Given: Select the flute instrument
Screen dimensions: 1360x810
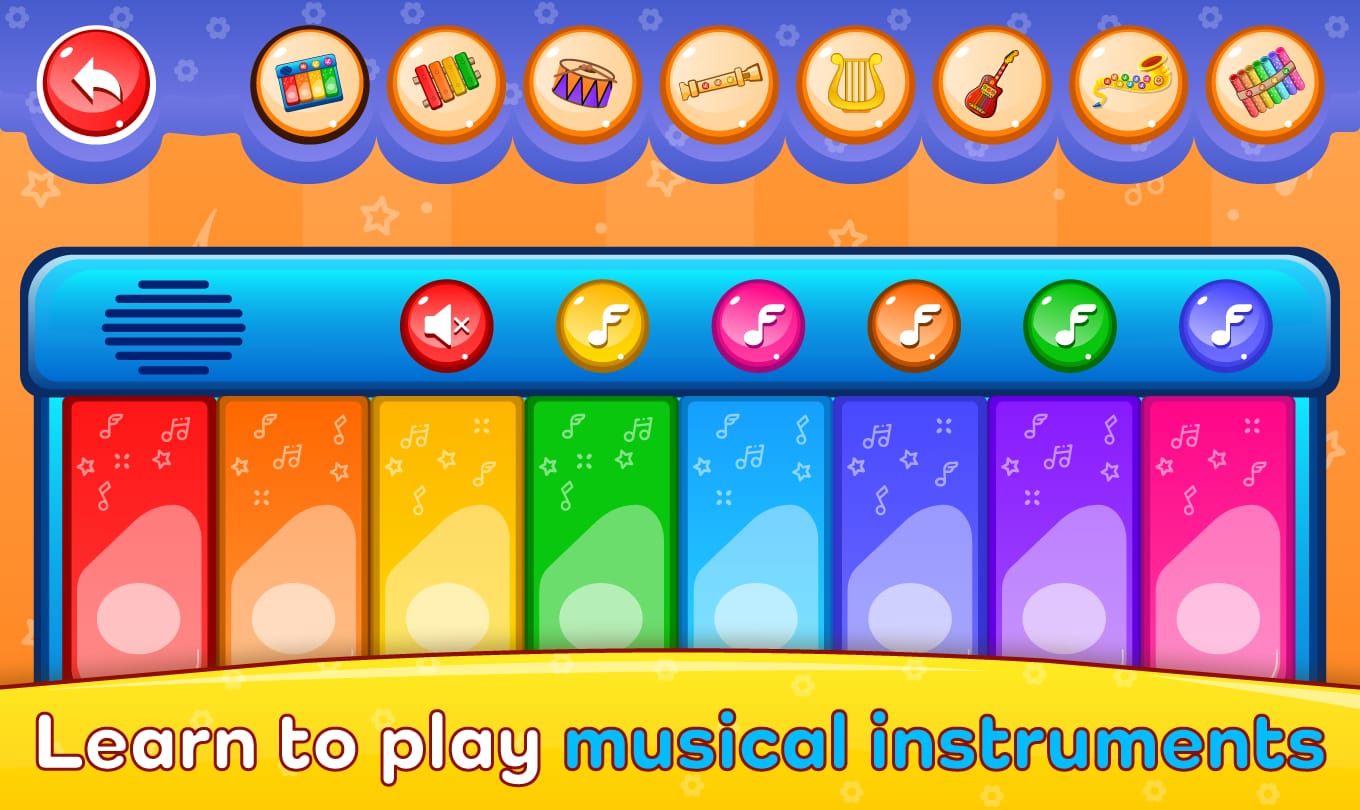Looking at the screenshot, I should [x=718, y=85].
